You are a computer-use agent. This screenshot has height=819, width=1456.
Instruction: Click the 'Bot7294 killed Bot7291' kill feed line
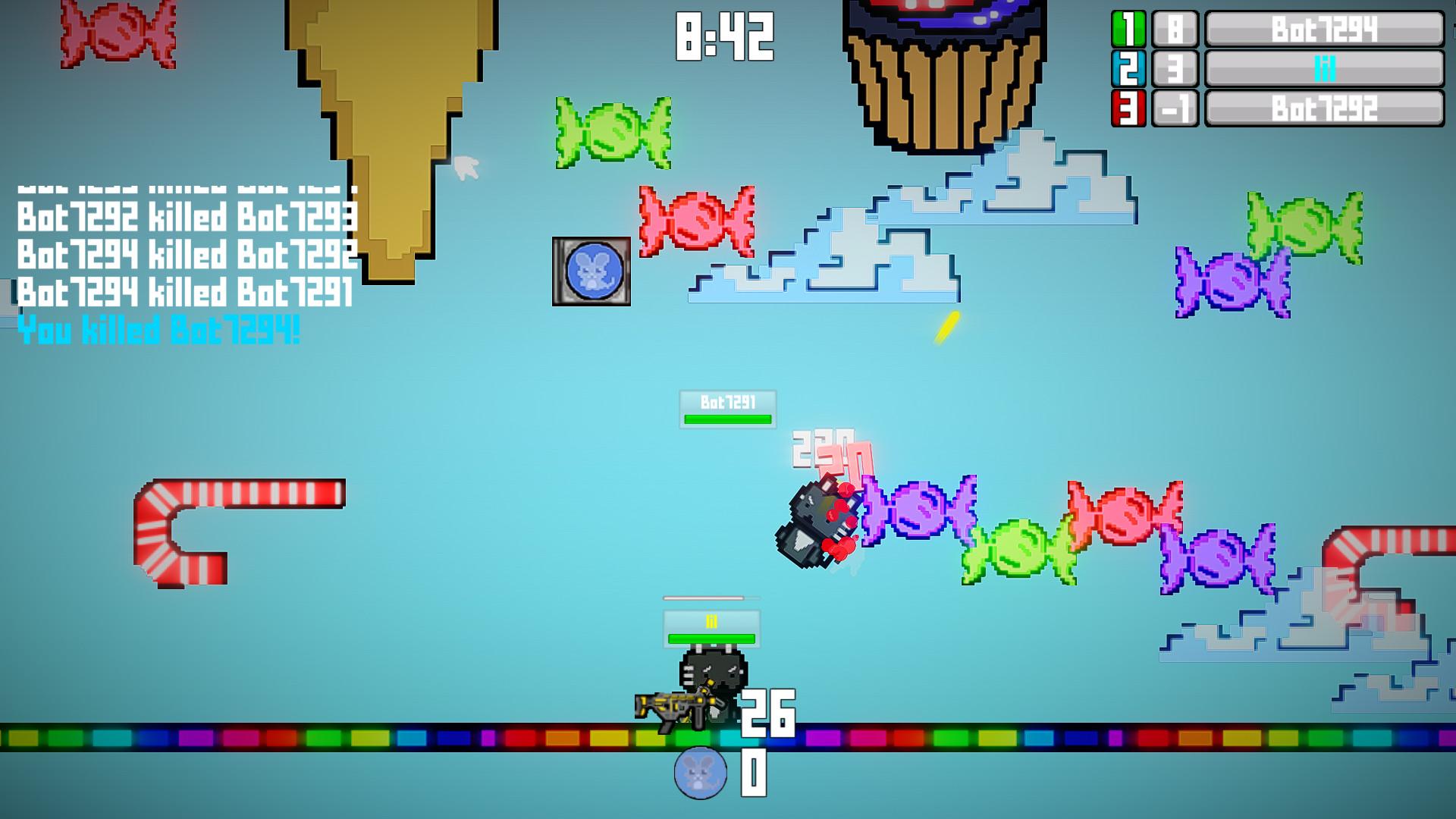pos(186,292)
